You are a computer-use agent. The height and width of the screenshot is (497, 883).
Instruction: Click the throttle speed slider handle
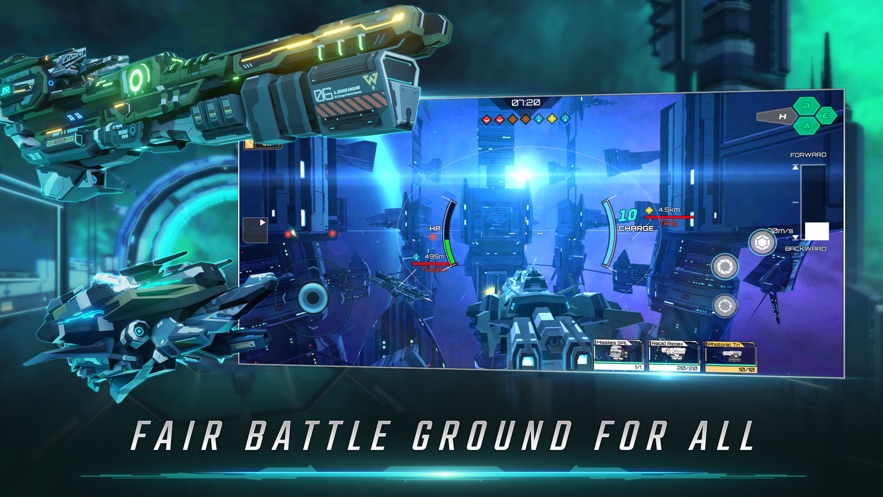tap(817, 232)
